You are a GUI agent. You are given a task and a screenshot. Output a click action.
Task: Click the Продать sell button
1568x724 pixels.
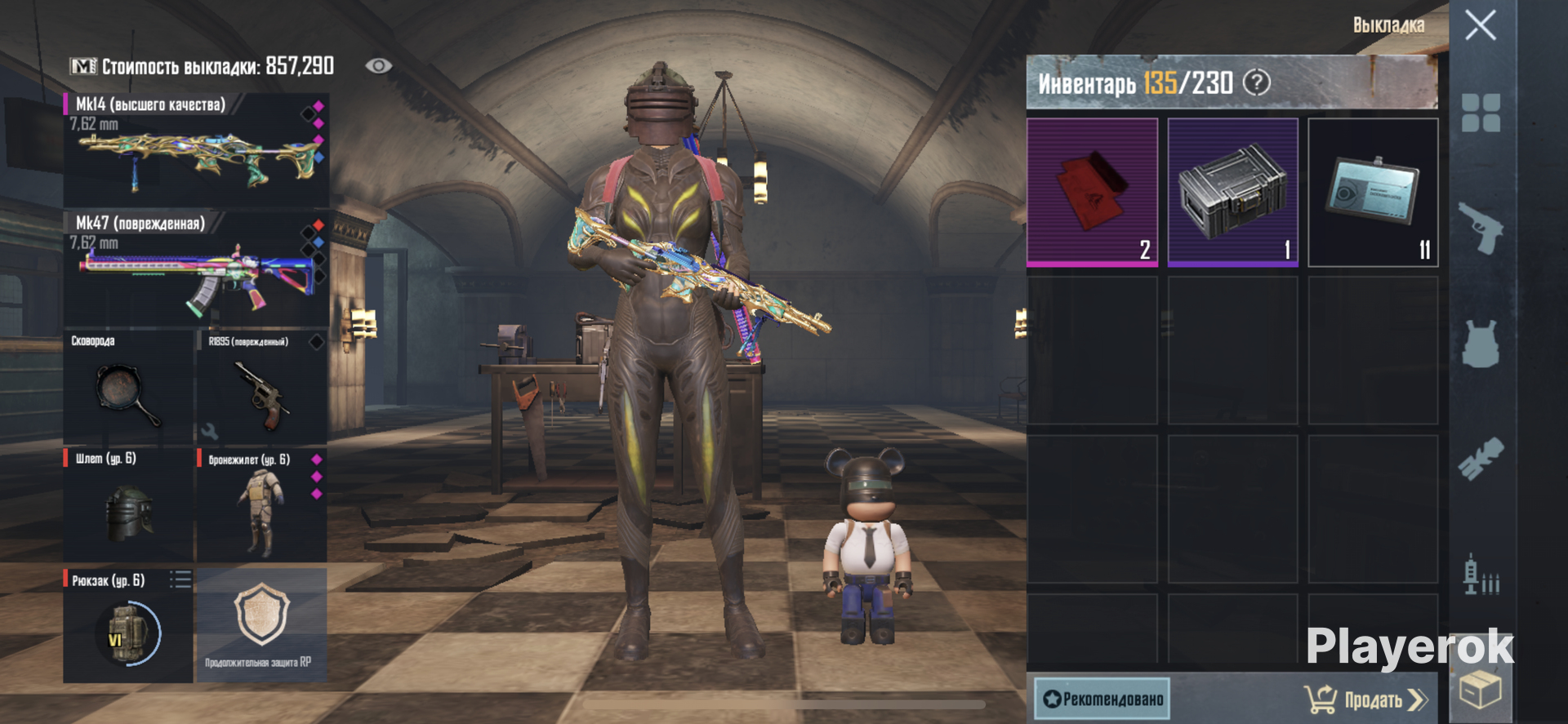click(x=1367, y=700)
